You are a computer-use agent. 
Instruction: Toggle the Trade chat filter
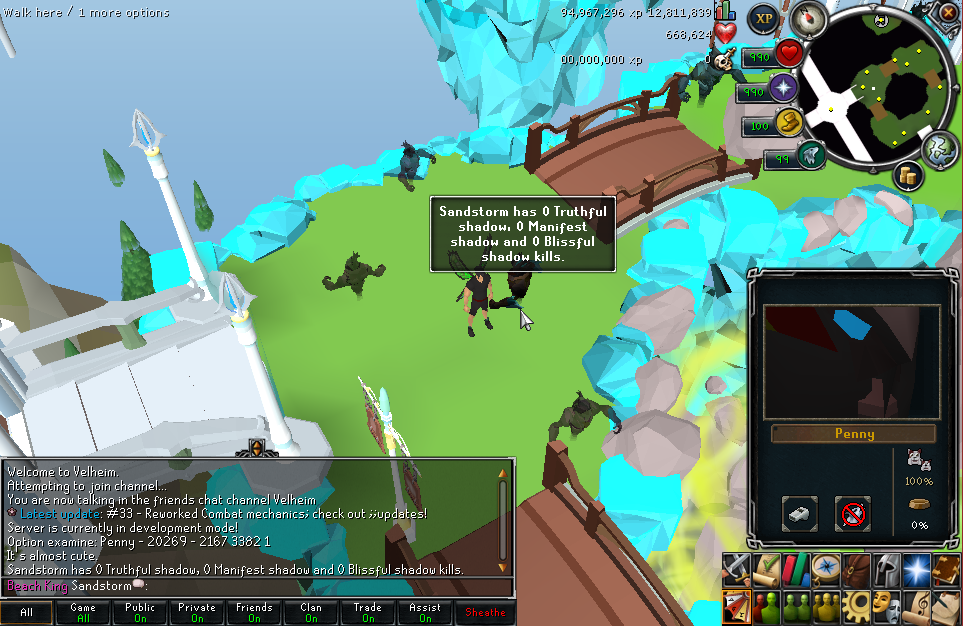(x=368, y=612)
